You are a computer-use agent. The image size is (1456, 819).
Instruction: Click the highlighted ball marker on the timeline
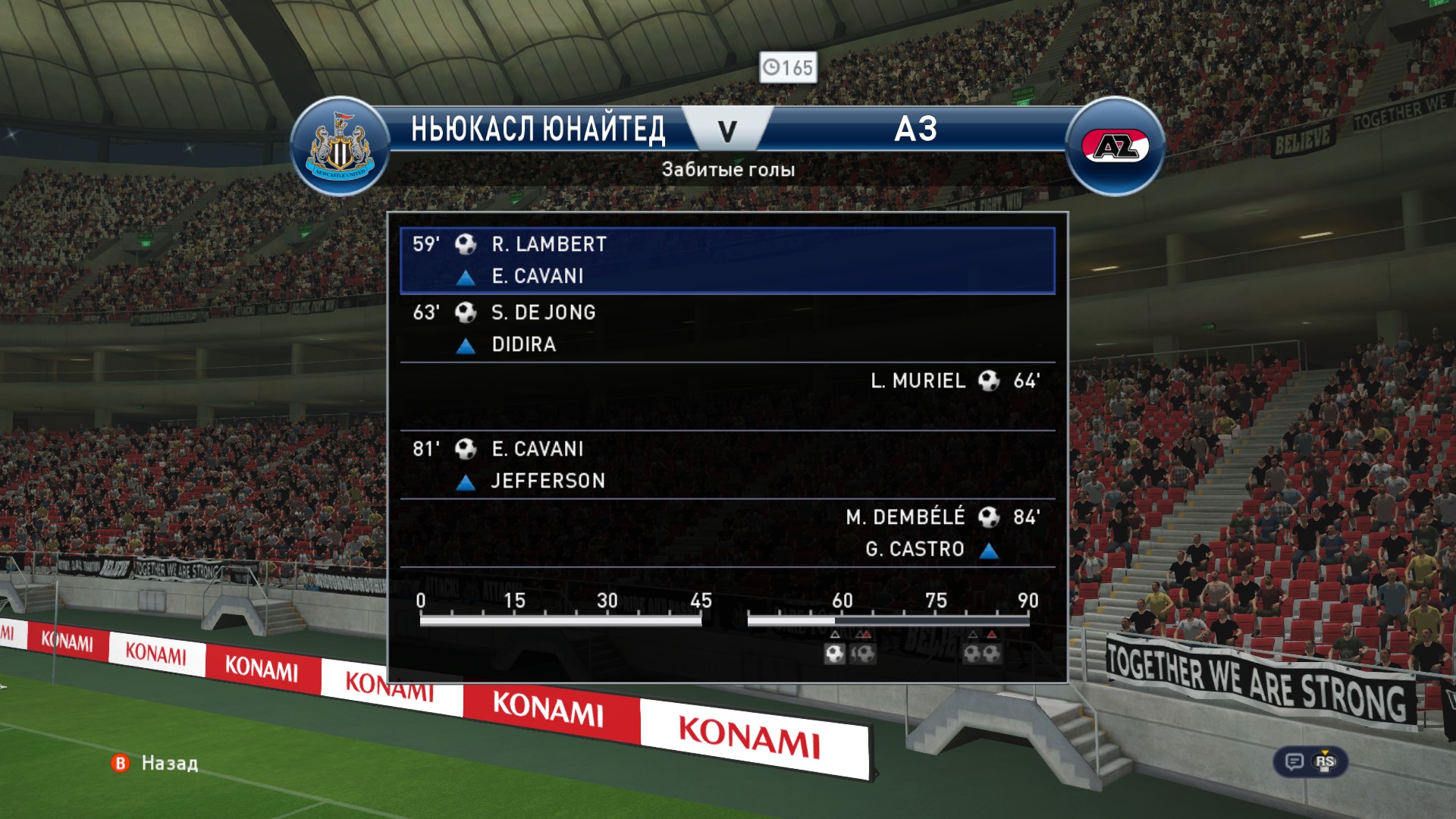834,654
